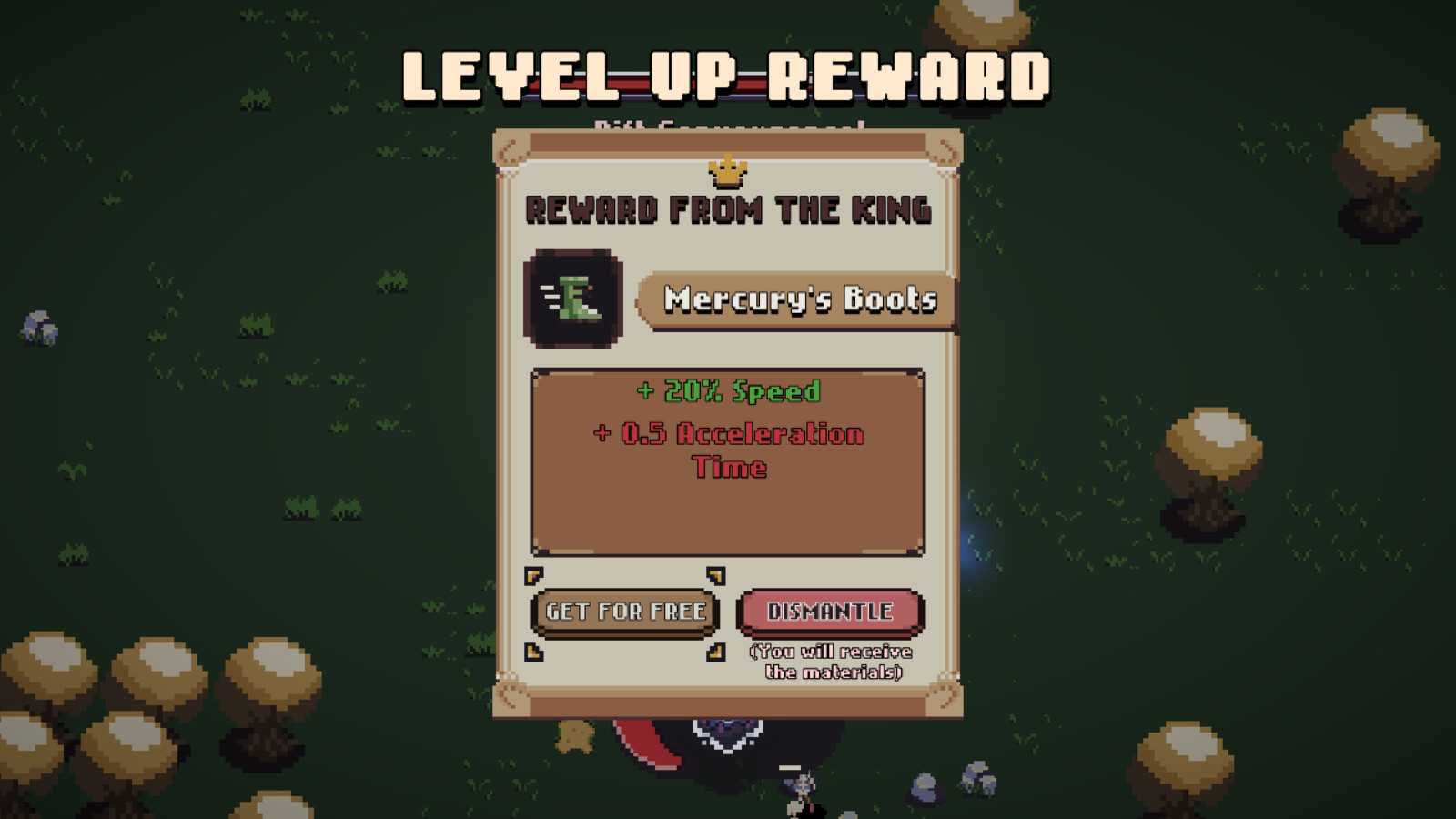Choose GET FOR FREE to claim the boots

coord(623,612)
